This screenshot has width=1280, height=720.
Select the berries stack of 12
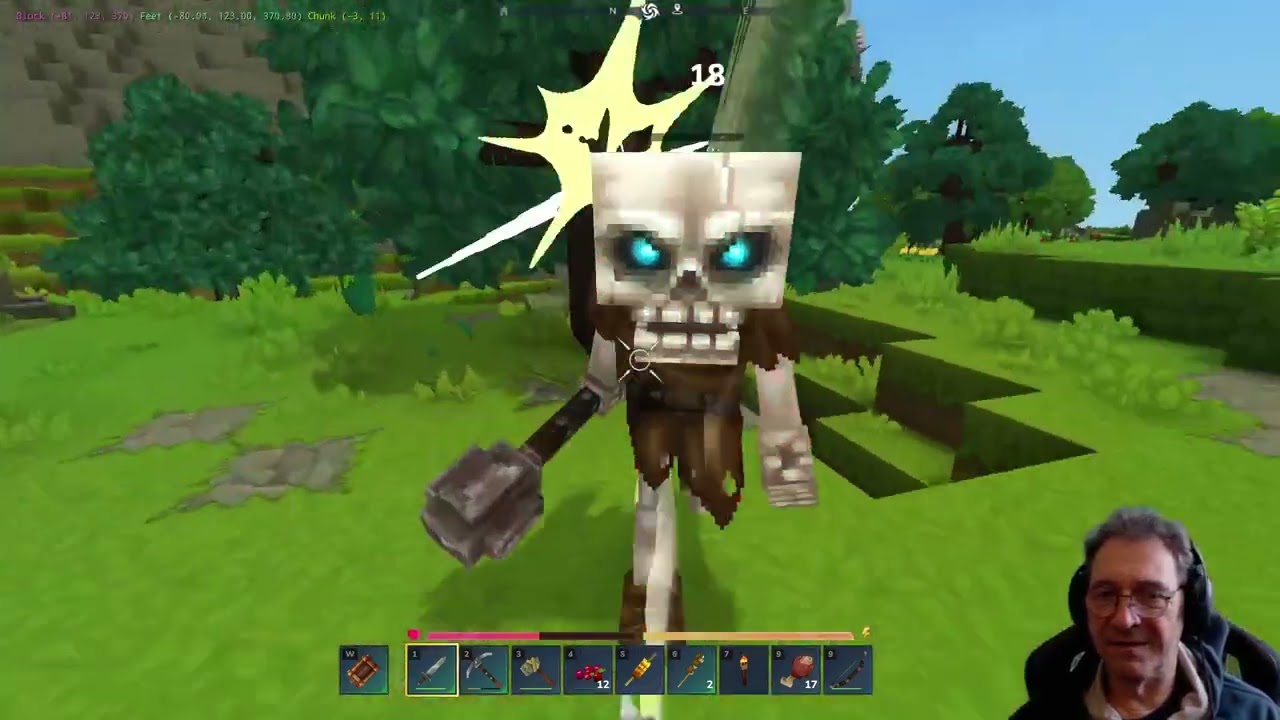(x=590, y=668)
